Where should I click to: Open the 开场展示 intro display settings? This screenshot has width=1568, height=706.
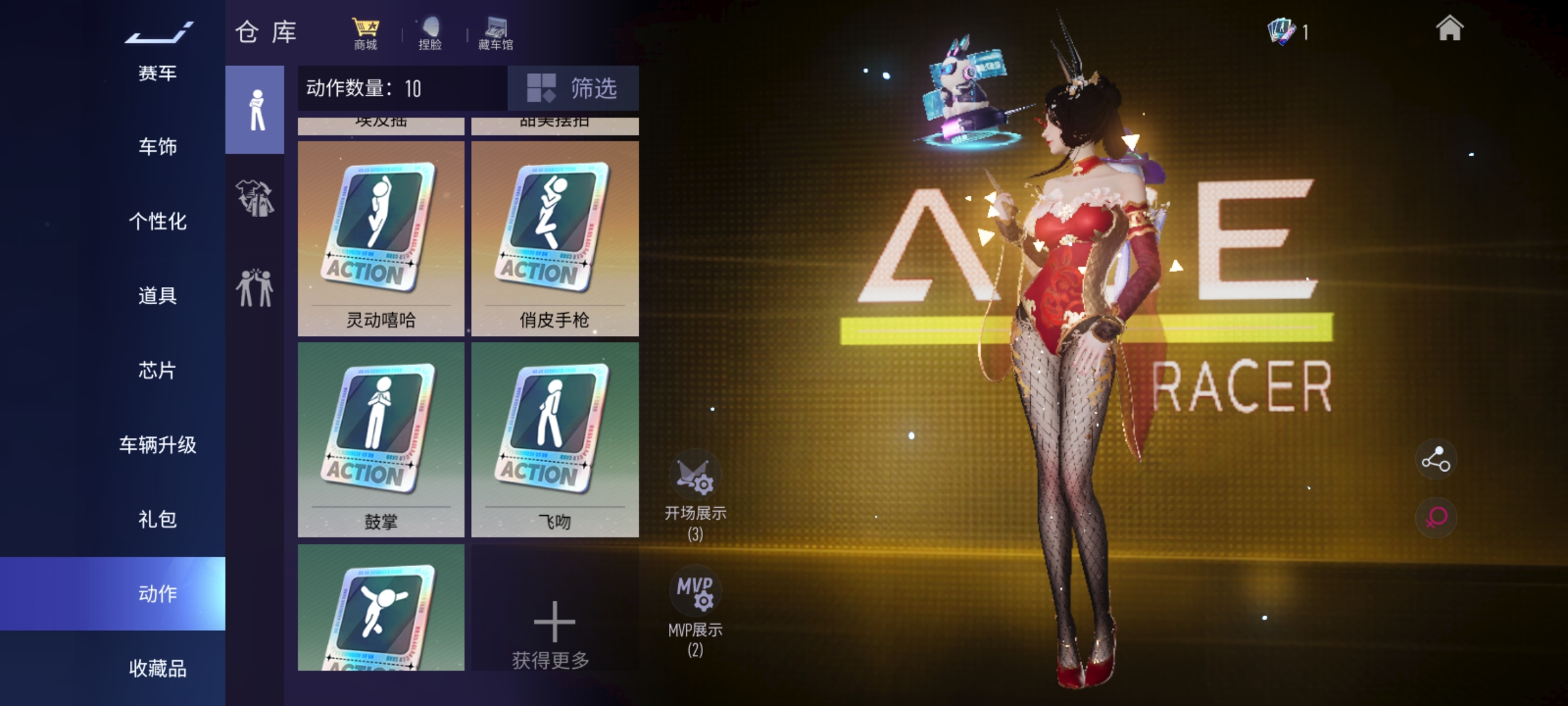point(695,495)
